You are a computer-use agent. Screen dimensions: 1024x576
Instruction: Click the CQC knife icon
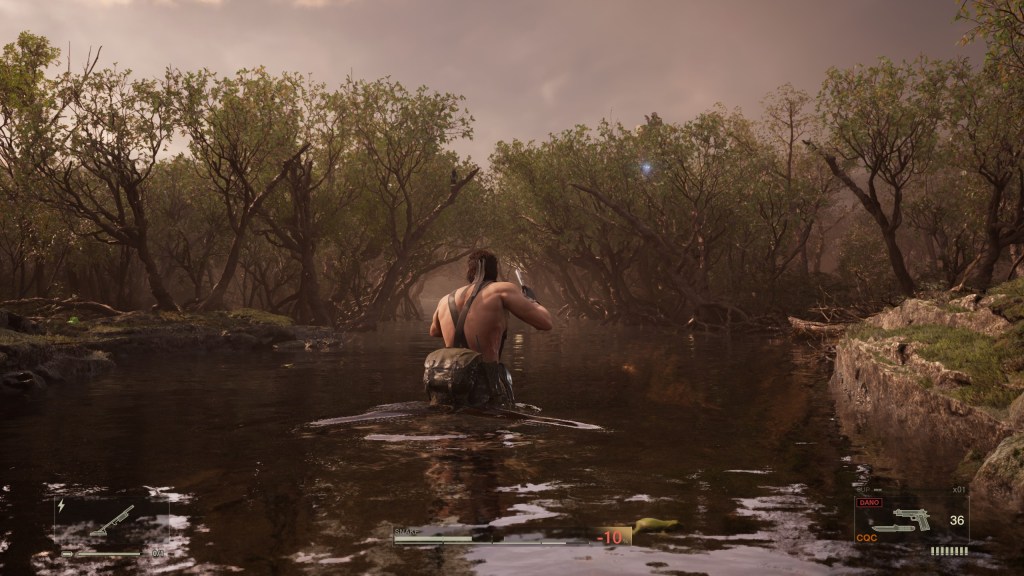point(892,529)
